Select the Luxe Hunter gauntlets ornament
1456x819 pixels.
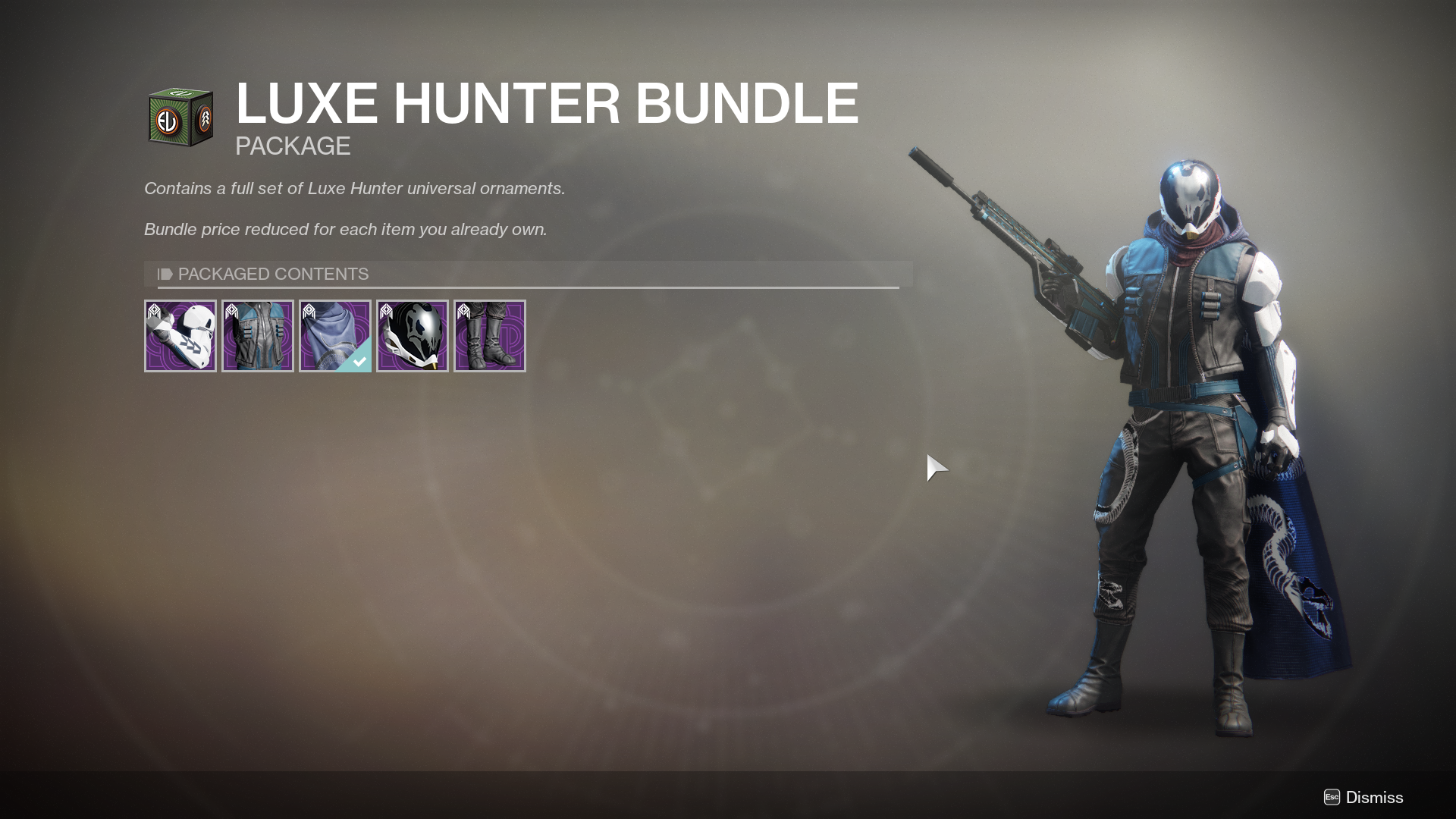point(180,336)
